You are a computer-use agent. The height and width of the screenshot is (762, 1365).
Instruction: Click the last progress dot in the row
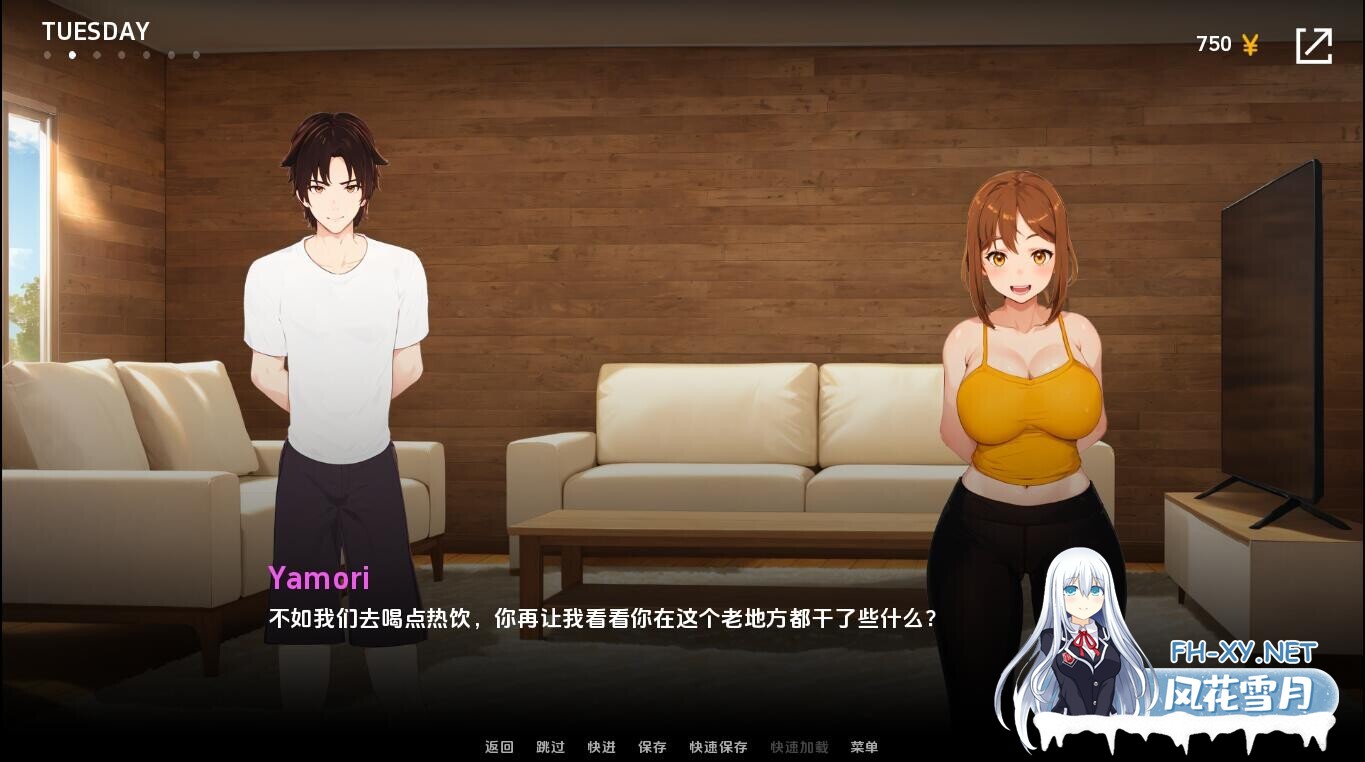pos(197,55)
